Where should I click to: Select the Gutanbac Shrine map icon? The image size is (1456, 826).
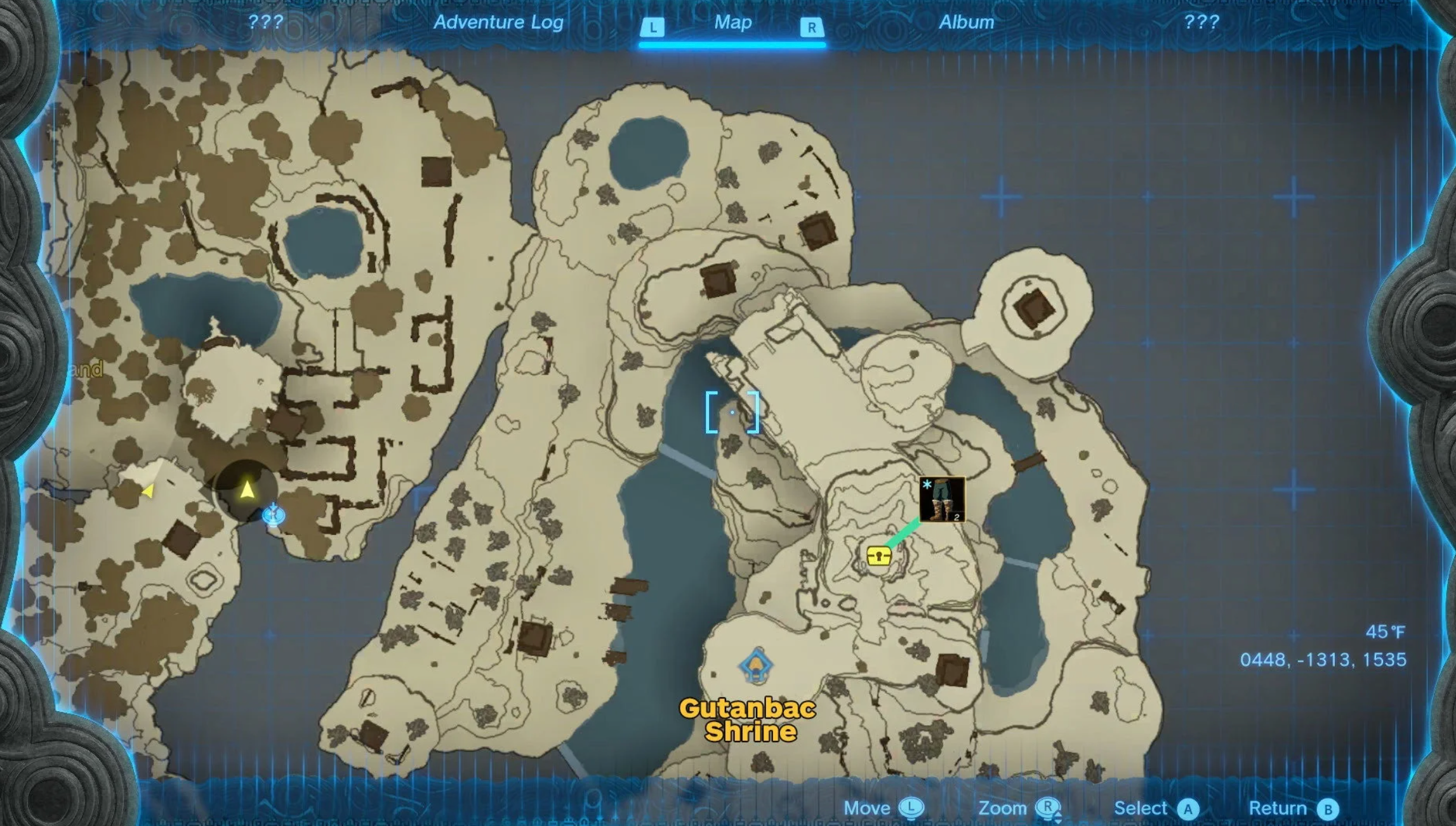point(755,666)
